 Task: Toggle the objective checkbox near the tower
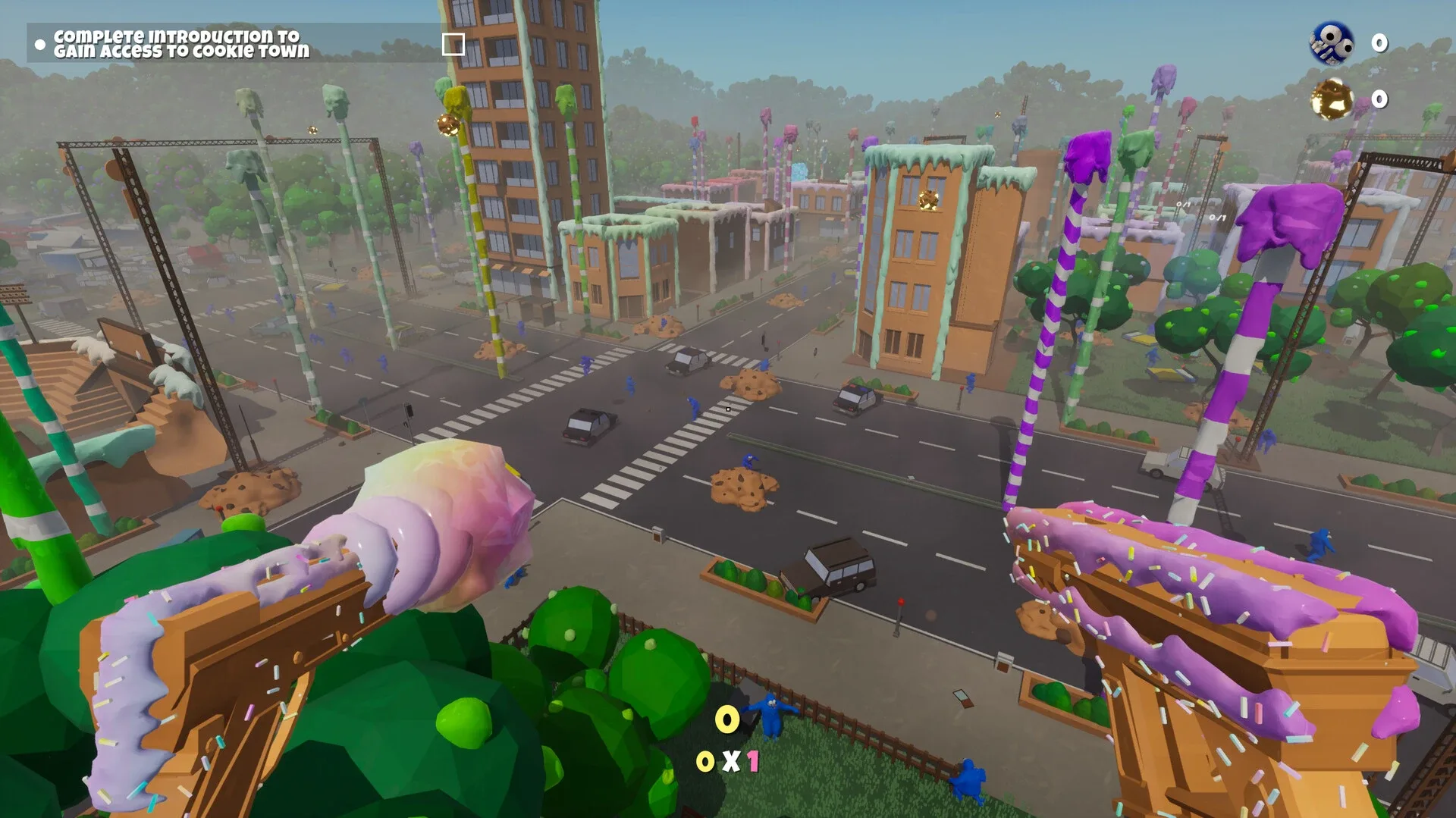(x=452, y=45)
